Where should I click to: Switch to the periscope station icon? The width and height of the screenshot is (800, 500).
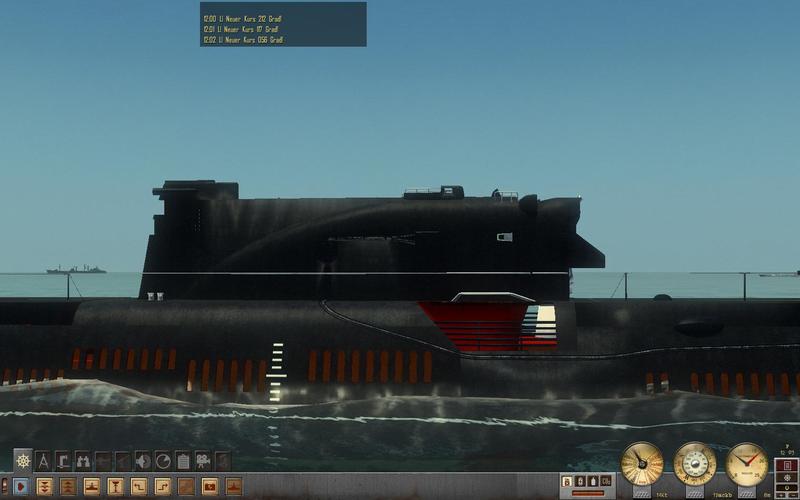point(62,461)
